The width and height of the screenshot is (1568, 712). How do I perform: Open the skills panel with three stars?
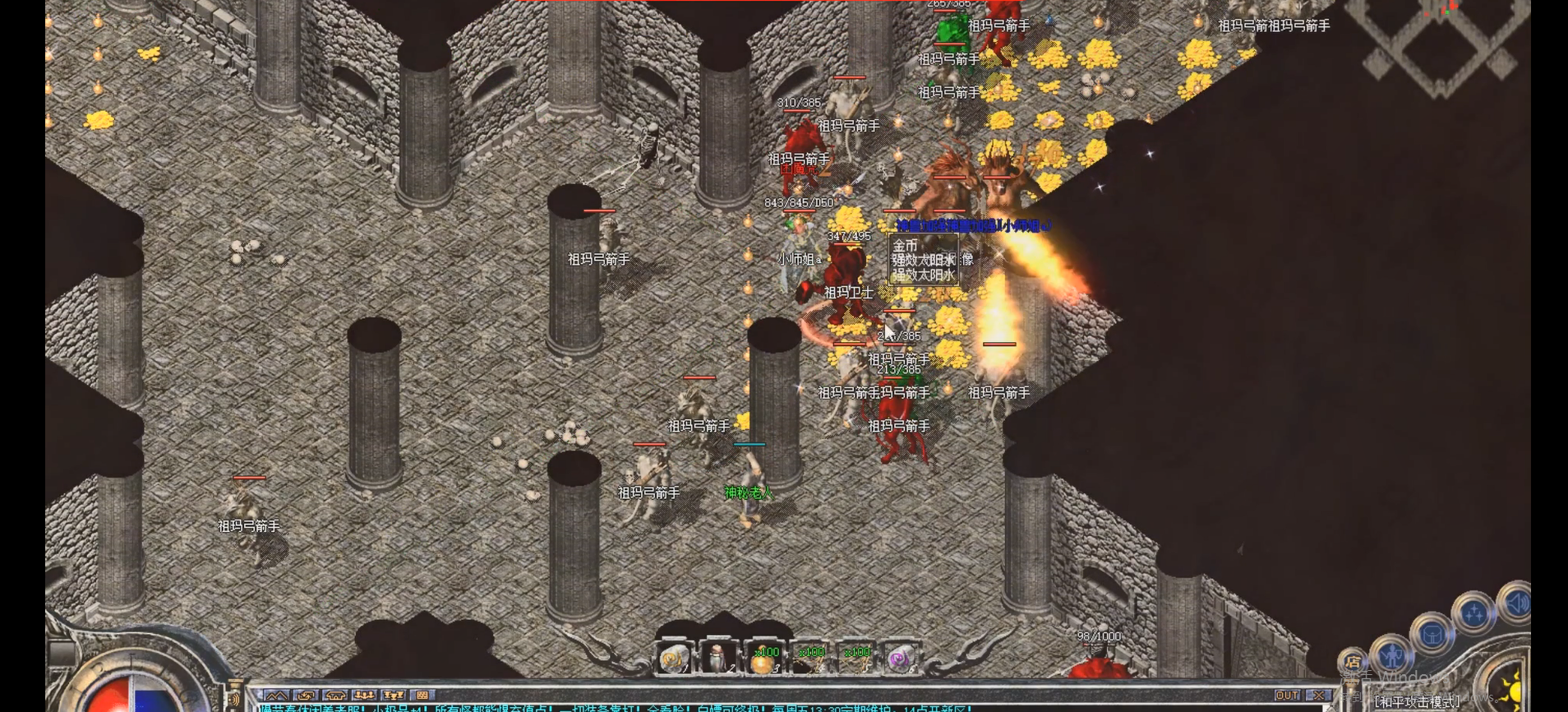(x=1473, y=613)
